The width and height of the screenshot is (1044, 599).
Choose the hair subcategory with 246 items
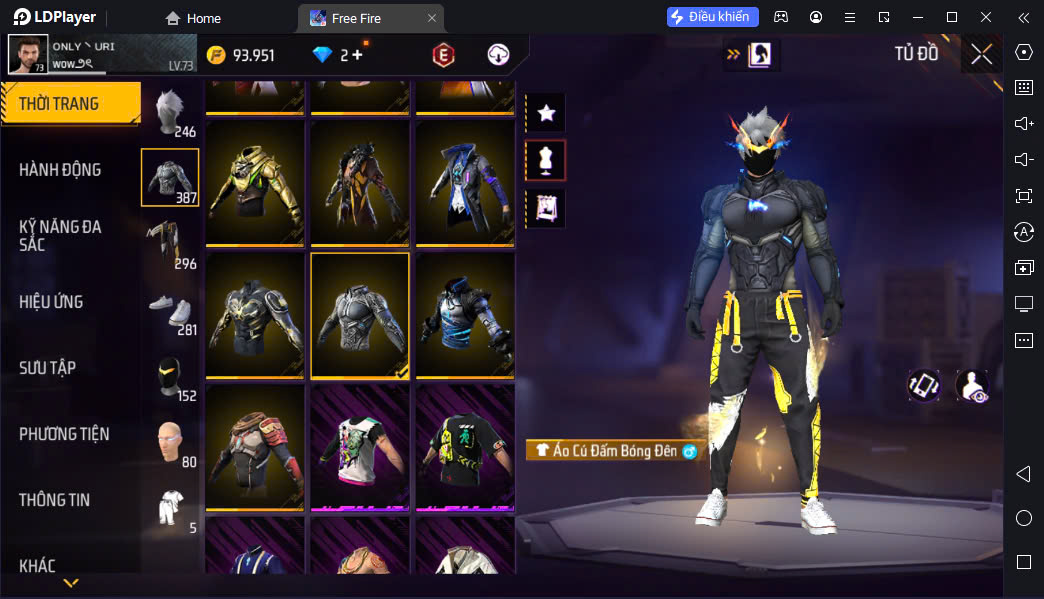click(171, 110)
